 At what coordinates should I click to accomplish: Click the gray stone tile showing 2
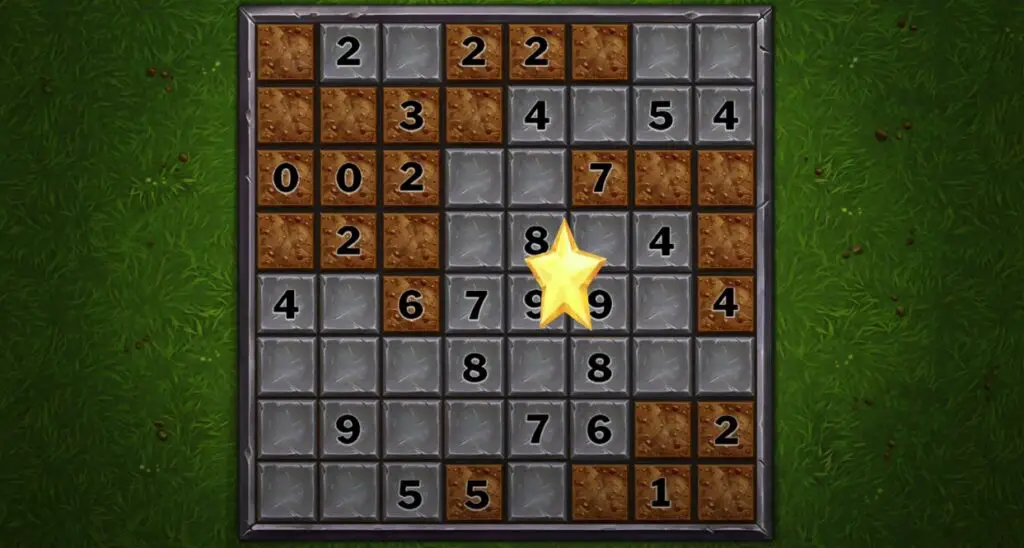click(348, 52)
